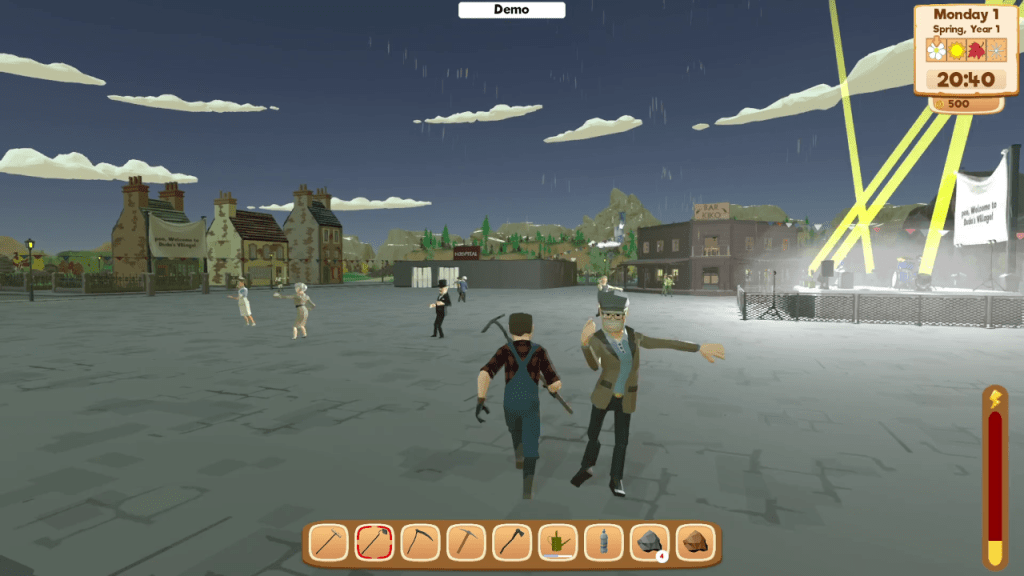Viewport: 1024px width, 576px height.
Task: Select the hammer in the hotbar
Action: 328,542
